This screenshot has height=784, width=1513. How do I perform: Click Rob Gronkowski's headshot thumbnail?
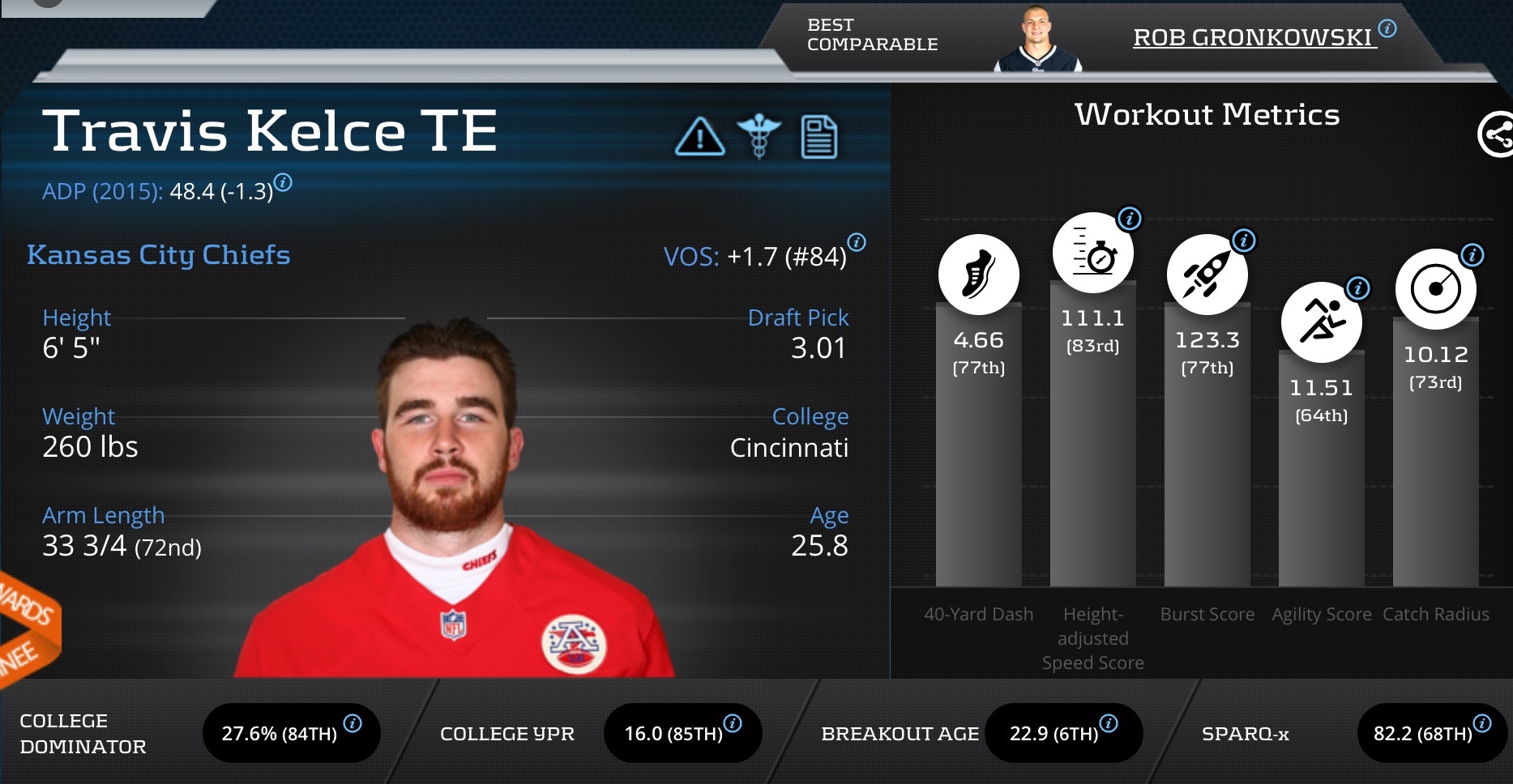point(1037,39)
